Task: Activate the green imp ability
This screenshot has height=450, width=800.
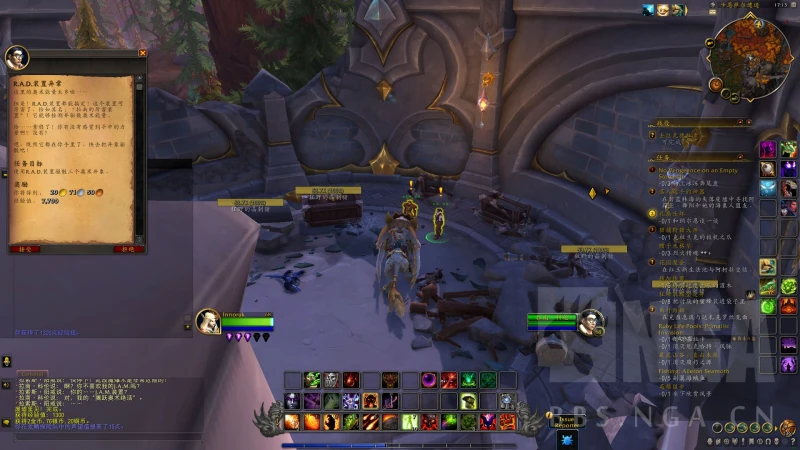Action: pos(312,380)
